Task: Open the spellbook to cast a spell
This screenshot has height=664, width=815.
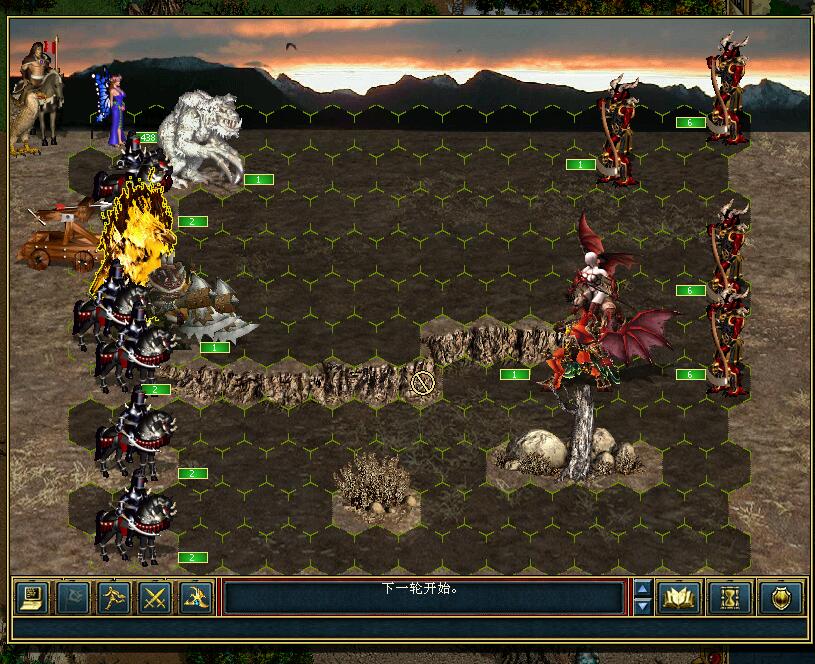Action: click(x=680, y=598)
